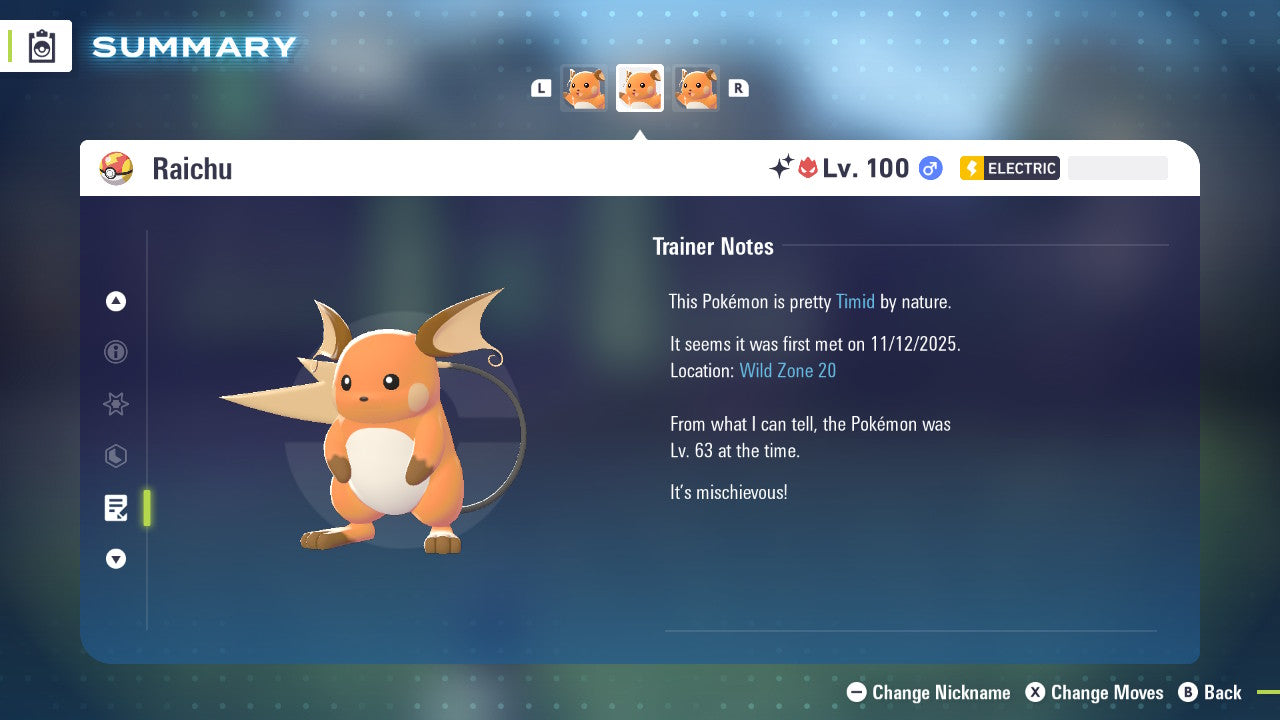Click the shiny sparkle icon near Lv. 100
Viewport: 1280px width, 720px height.
(x=782, y=168)
